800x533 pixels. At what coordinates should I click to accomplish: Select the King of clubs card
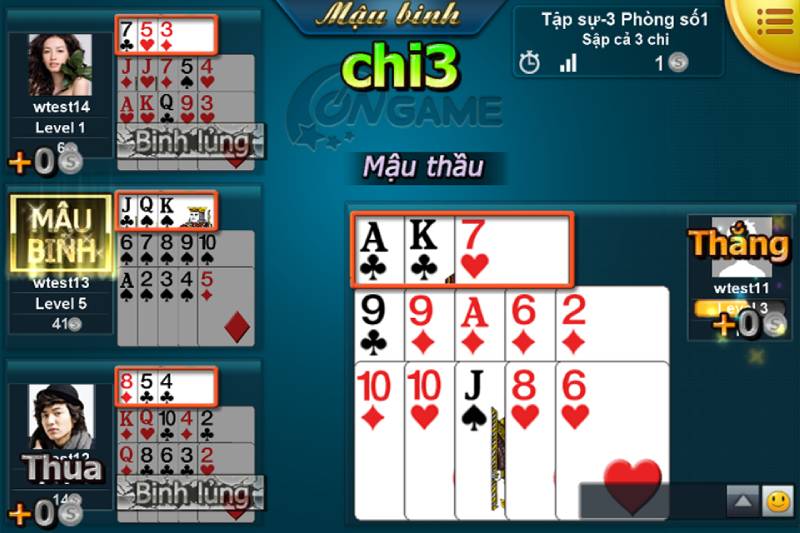[x=429, y=248]
